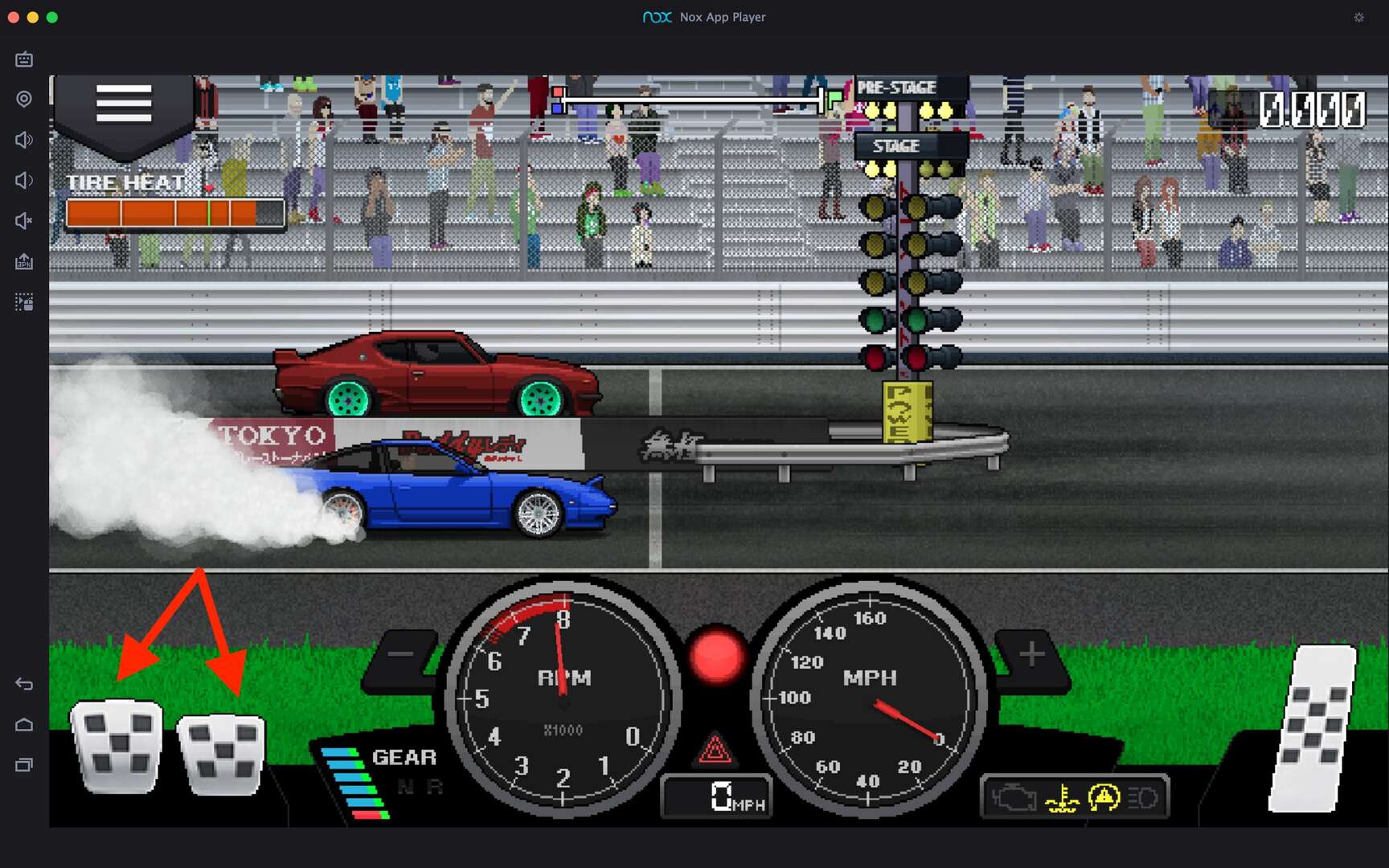Image resolution: width=1389 pixels, height=868 pixels.
Task: Open recent apps from the Nox sidebar
Action: click(x=23, y=764)
